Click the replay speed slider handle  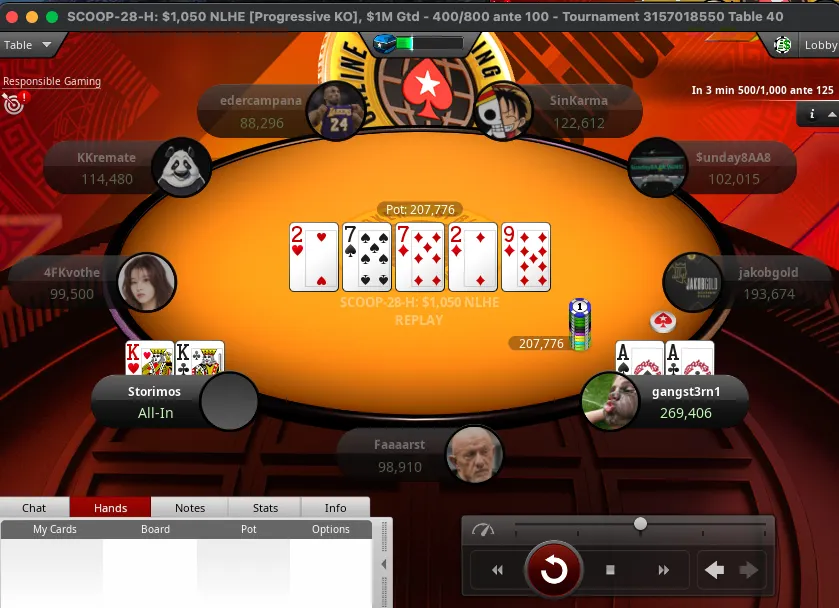pyautogui.click(x=640, y=524)
